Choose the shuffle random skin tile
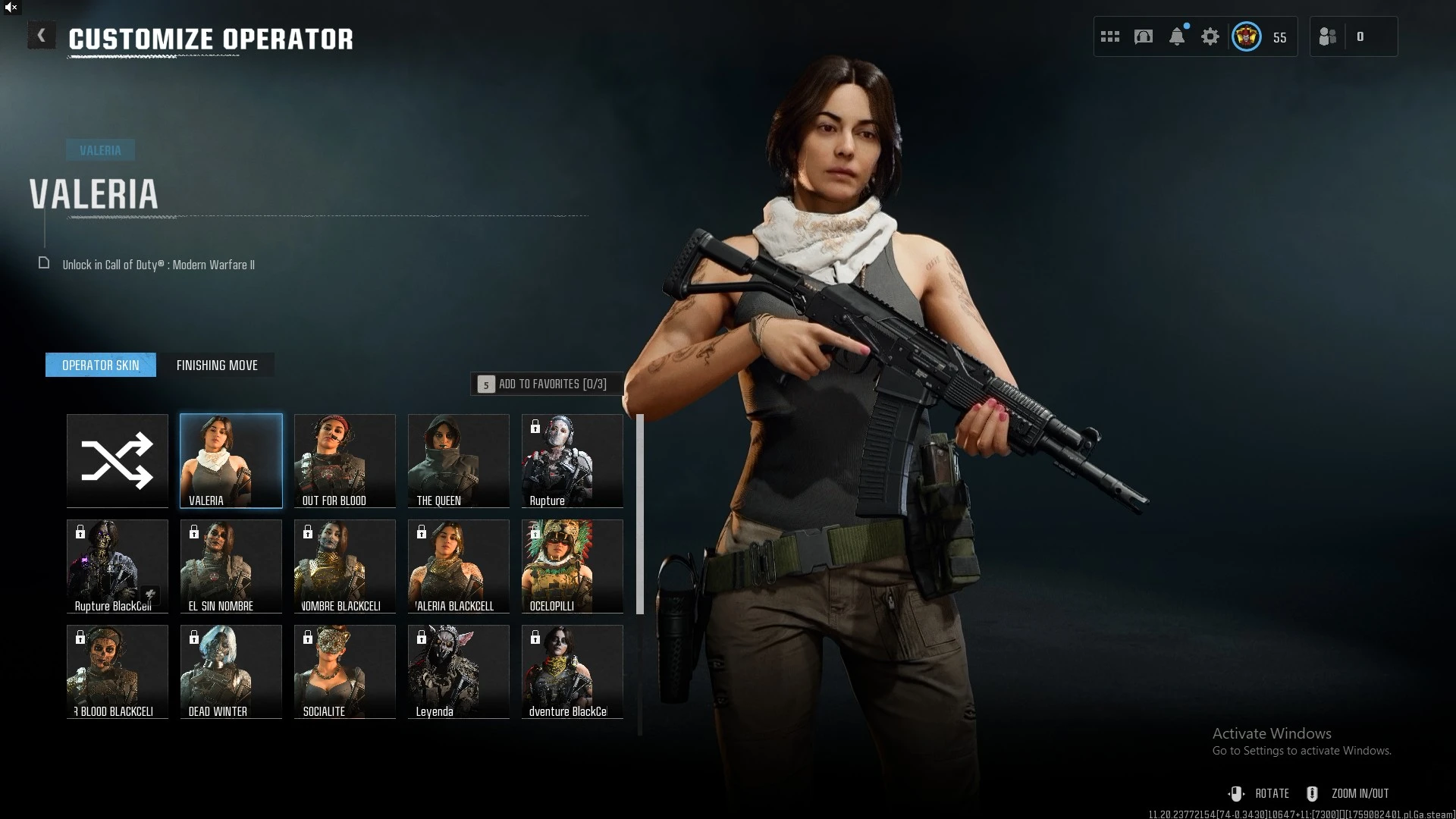The width and height of the screenshot is (1456, 819). pyautogui.click(x=118, y=460)
